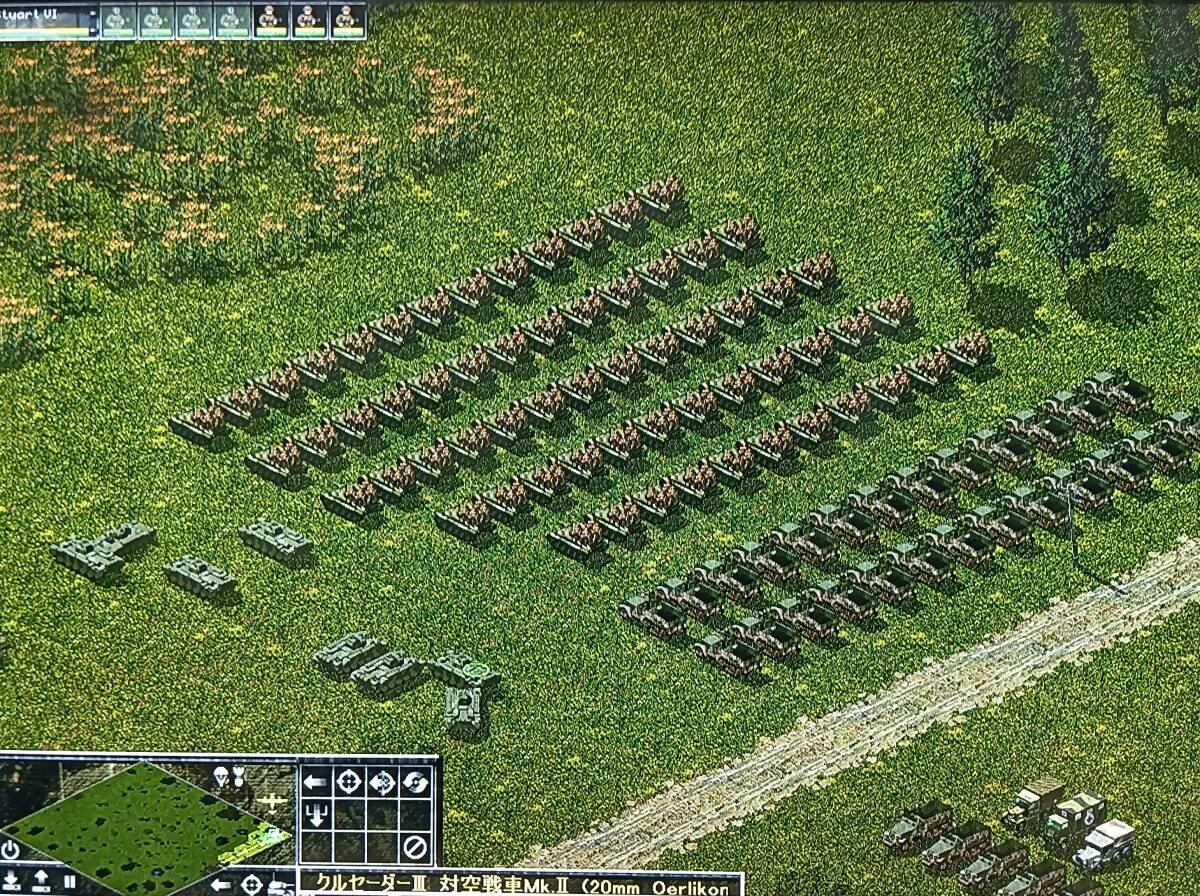Click the save icon with downward arrow
The height and width of the screenshot is (896, 1200).
click(x=12, y=881)
